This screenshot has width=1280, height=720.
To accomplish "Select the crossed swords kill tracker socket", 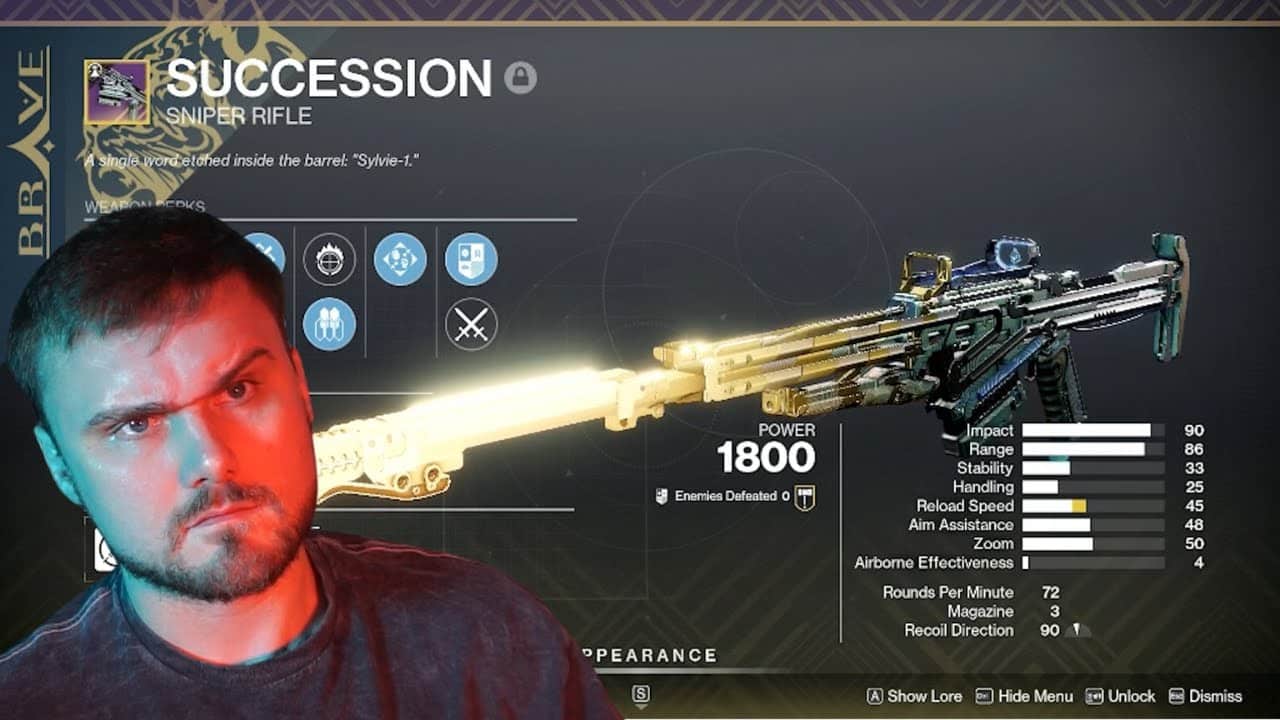I will click(471, 321).
